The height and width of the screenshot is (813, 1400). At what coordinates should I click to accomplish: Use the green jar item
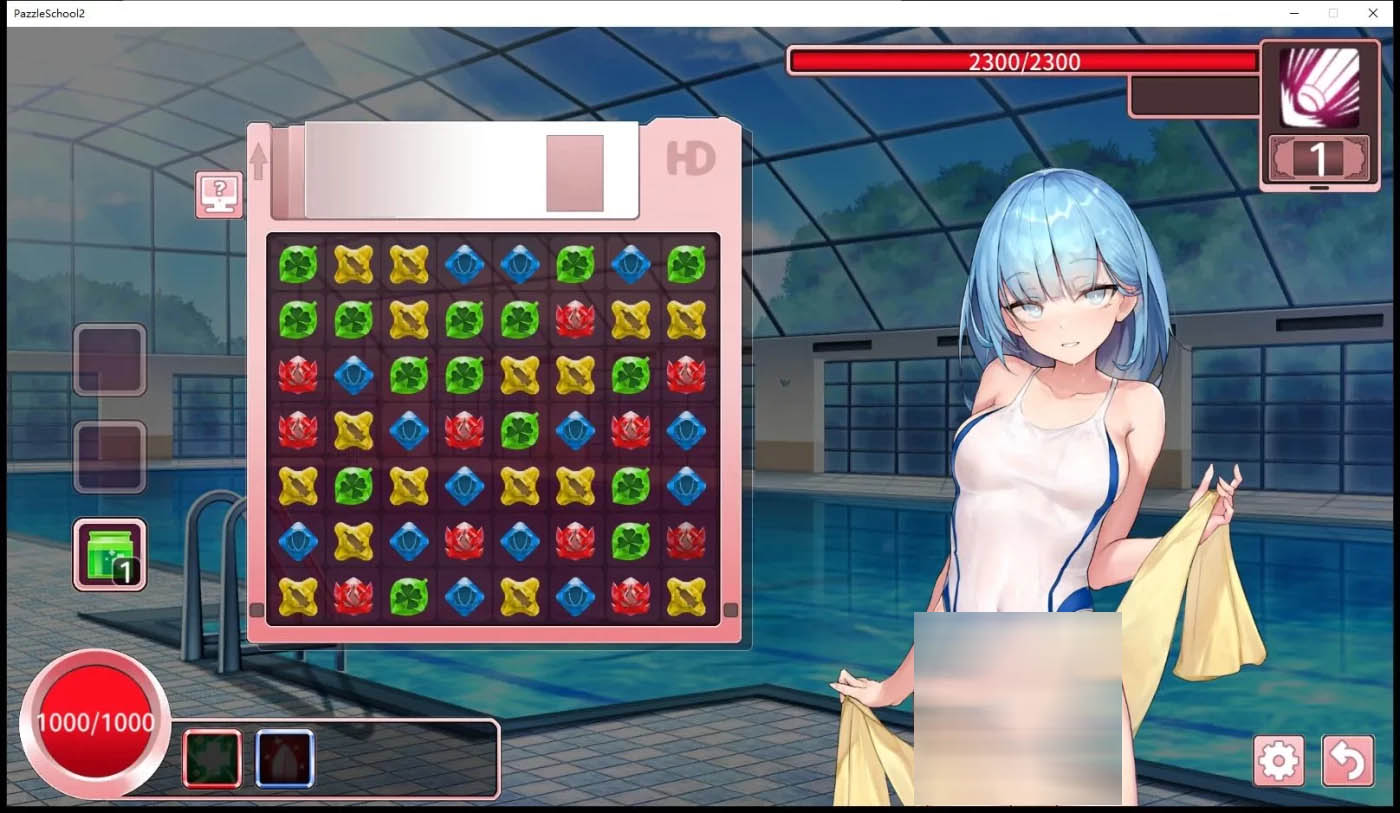110,554
